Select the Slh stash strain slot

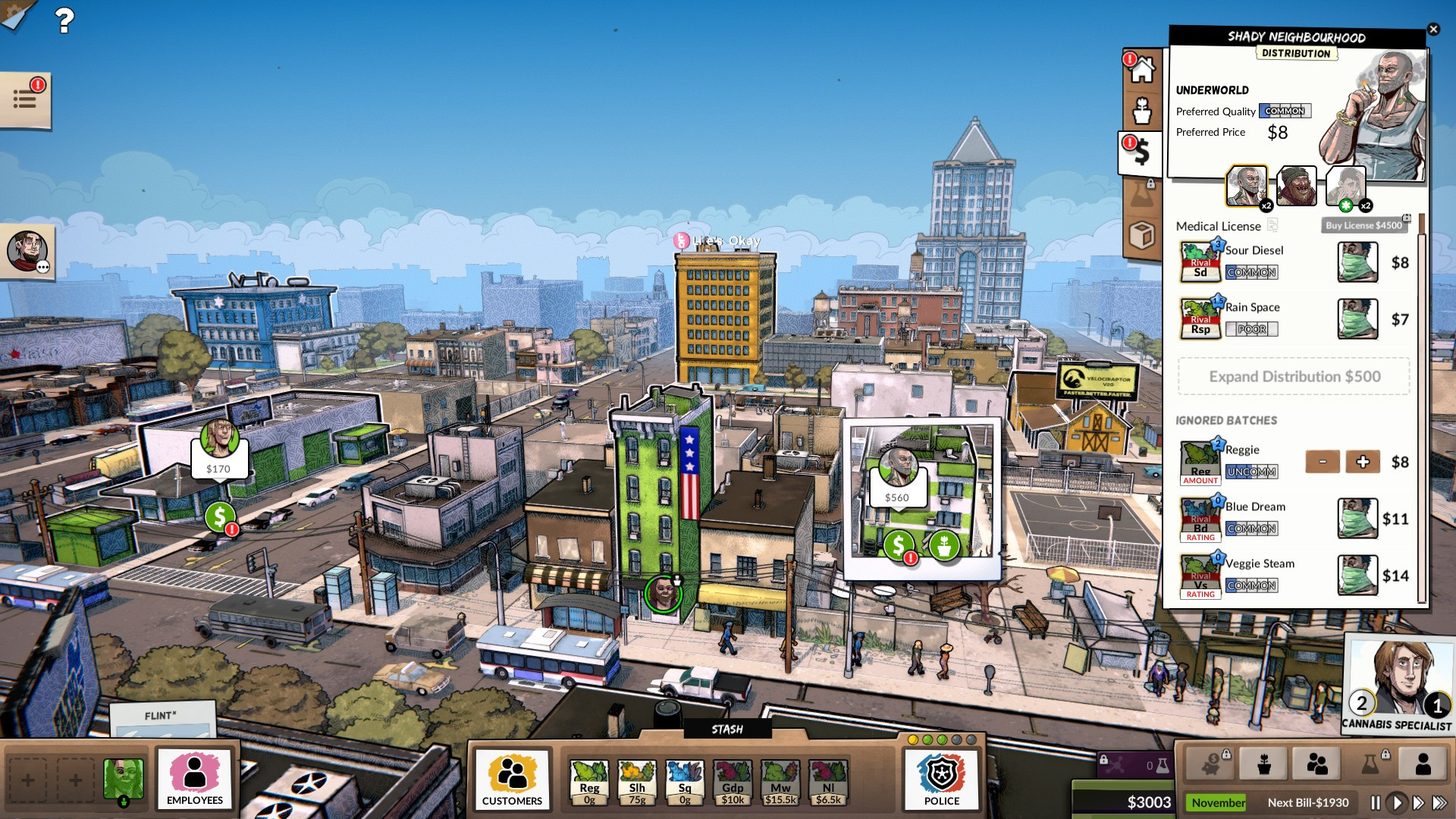[x=637, y=781]
